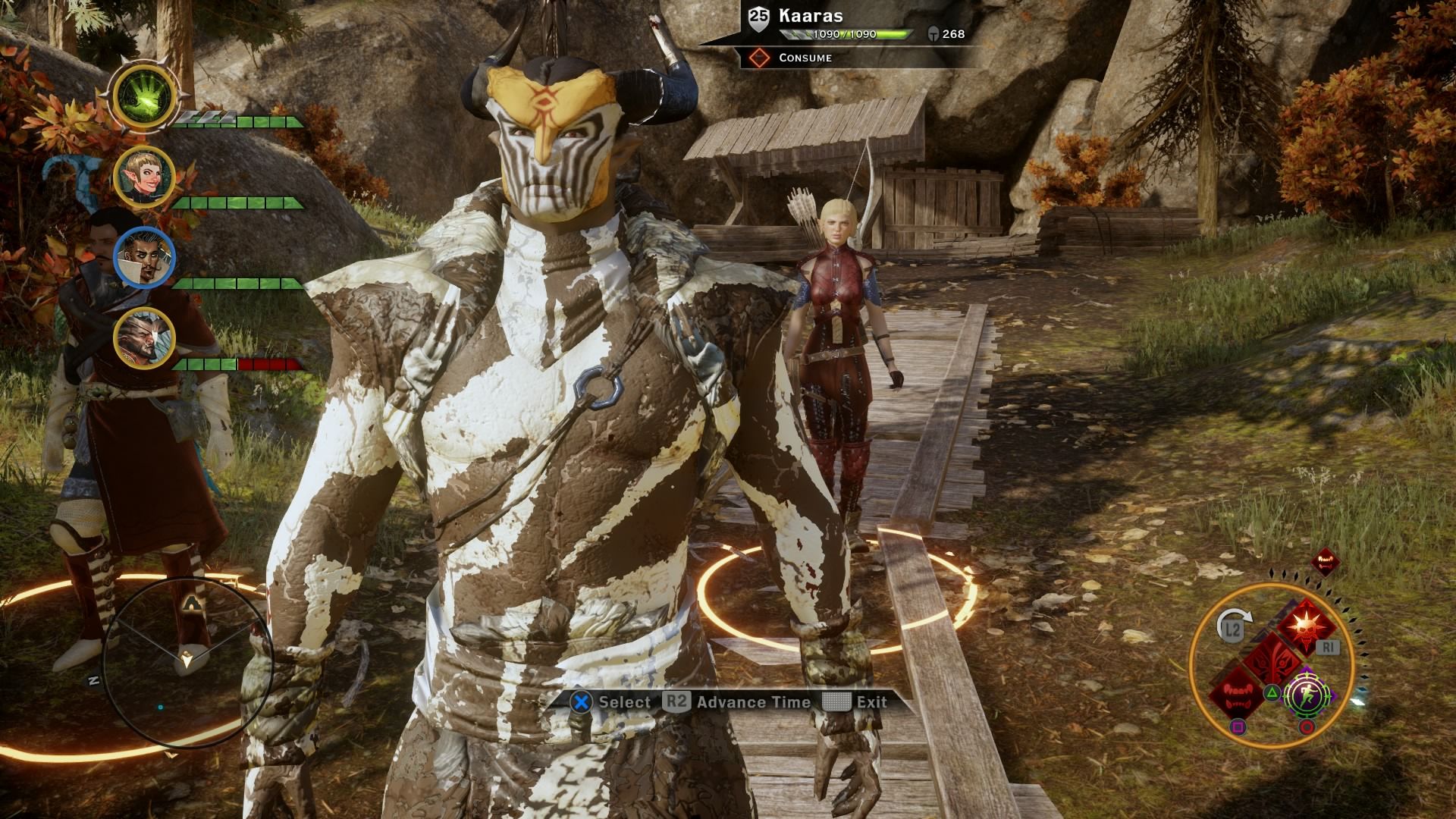Click the circle button prompt below the sprint icon
The height and width of the screenshot is (819, 1456).
[1307, 727]
